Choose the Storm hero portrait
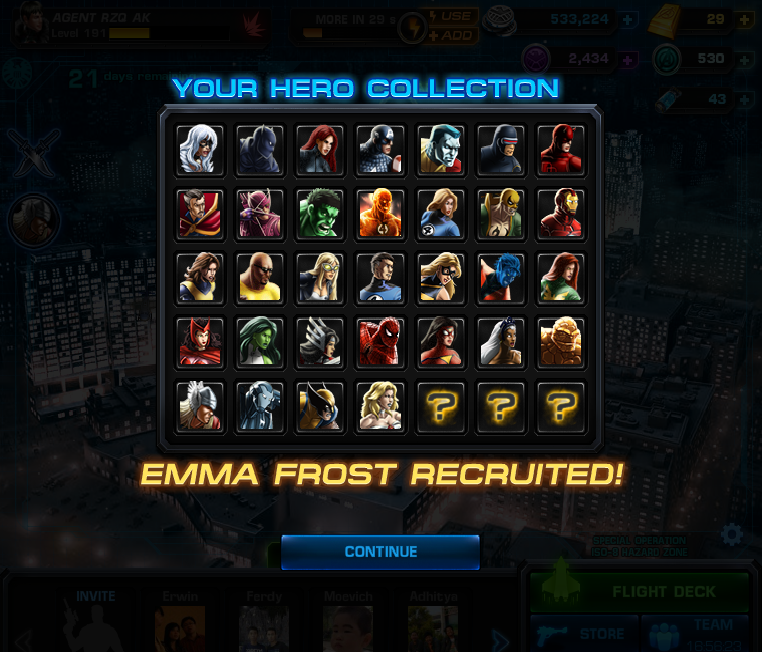 [500, 343]
